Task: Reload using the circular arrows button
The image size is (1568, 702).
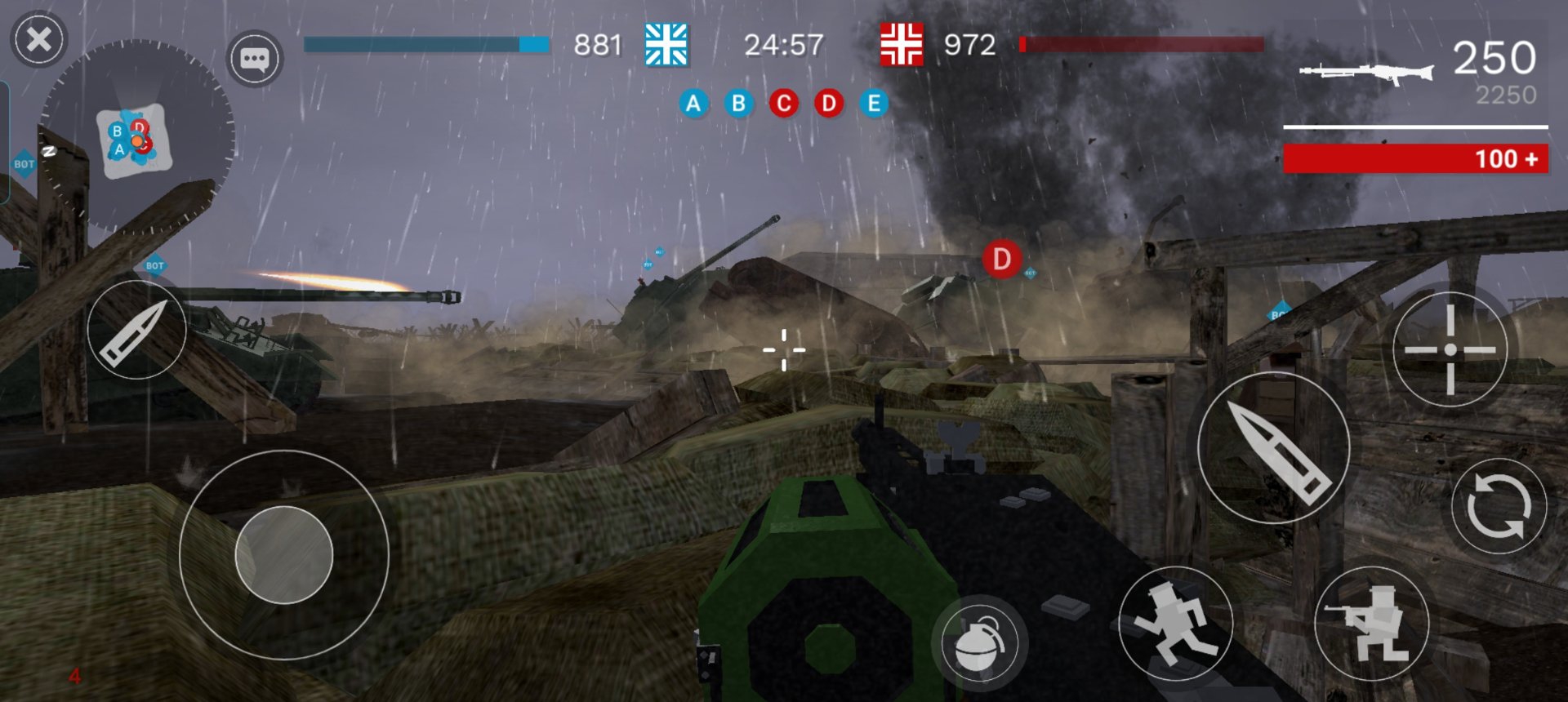Action: click(x=1499, y=506)
